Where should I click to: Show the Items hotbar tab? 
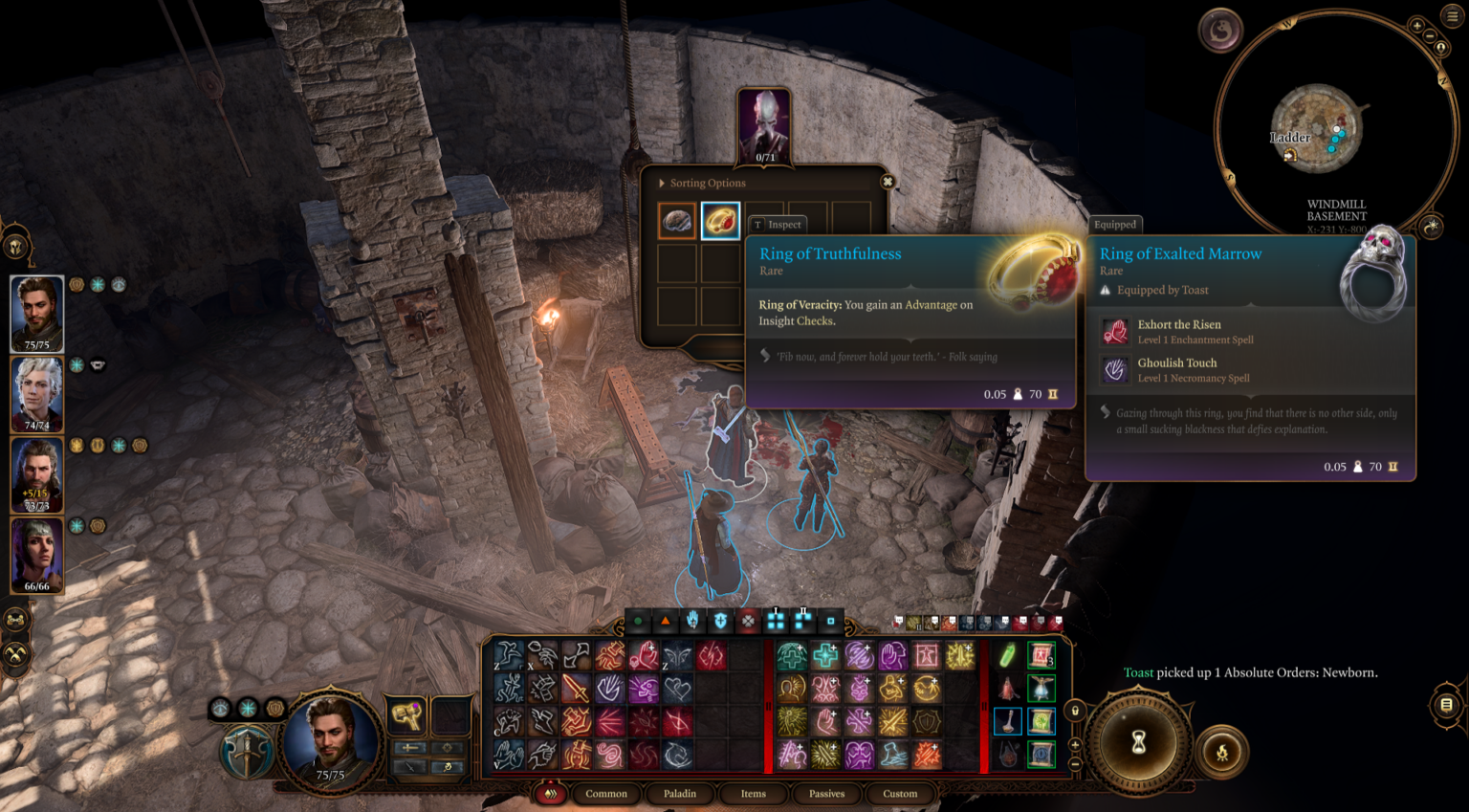coord(754,794)
